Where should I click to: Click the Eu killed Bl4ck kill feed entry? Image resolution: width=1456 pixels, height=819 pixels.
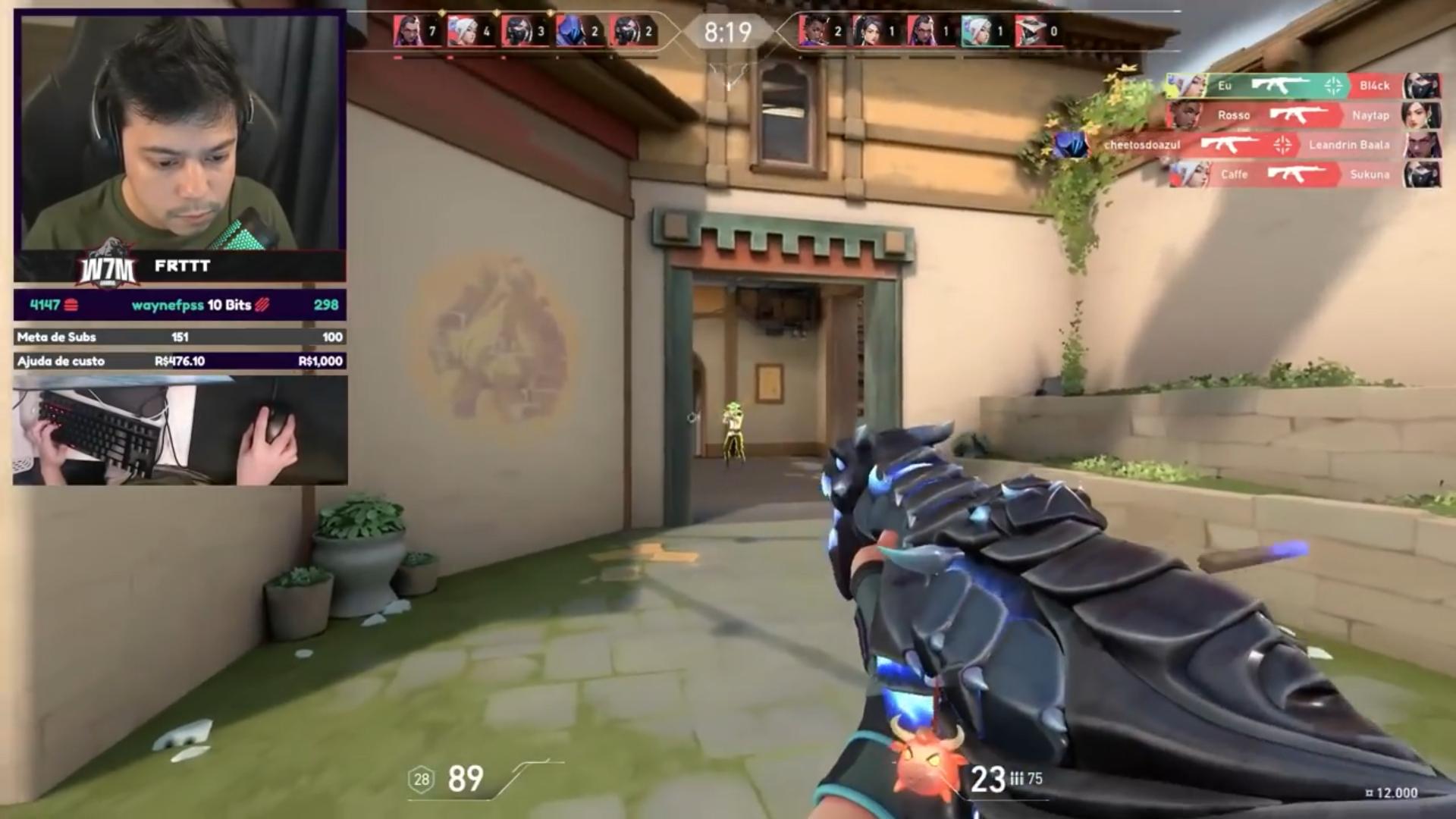[1301, 86]
